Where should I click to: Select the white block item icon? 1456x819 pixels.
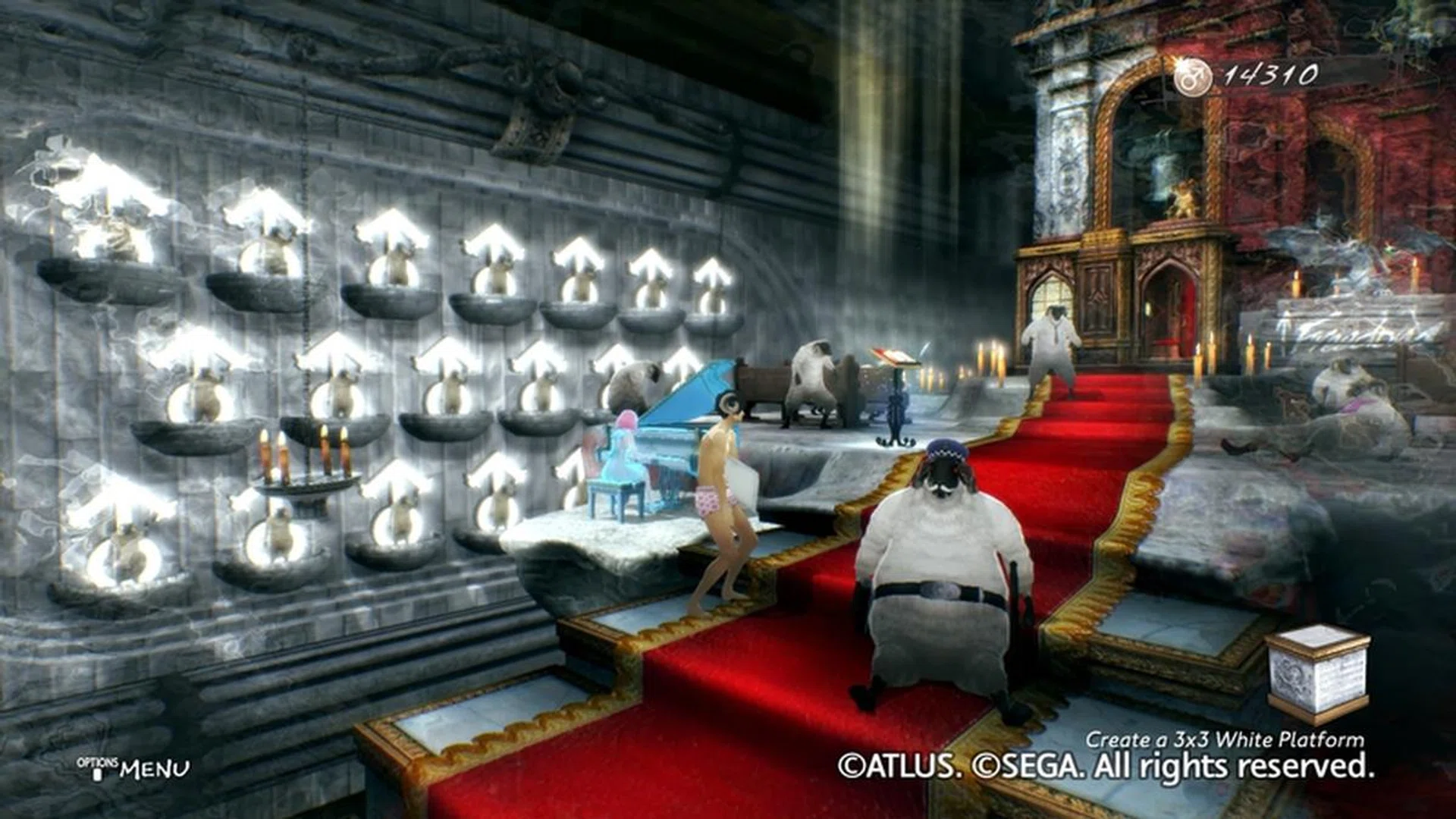click(1317, 673)
